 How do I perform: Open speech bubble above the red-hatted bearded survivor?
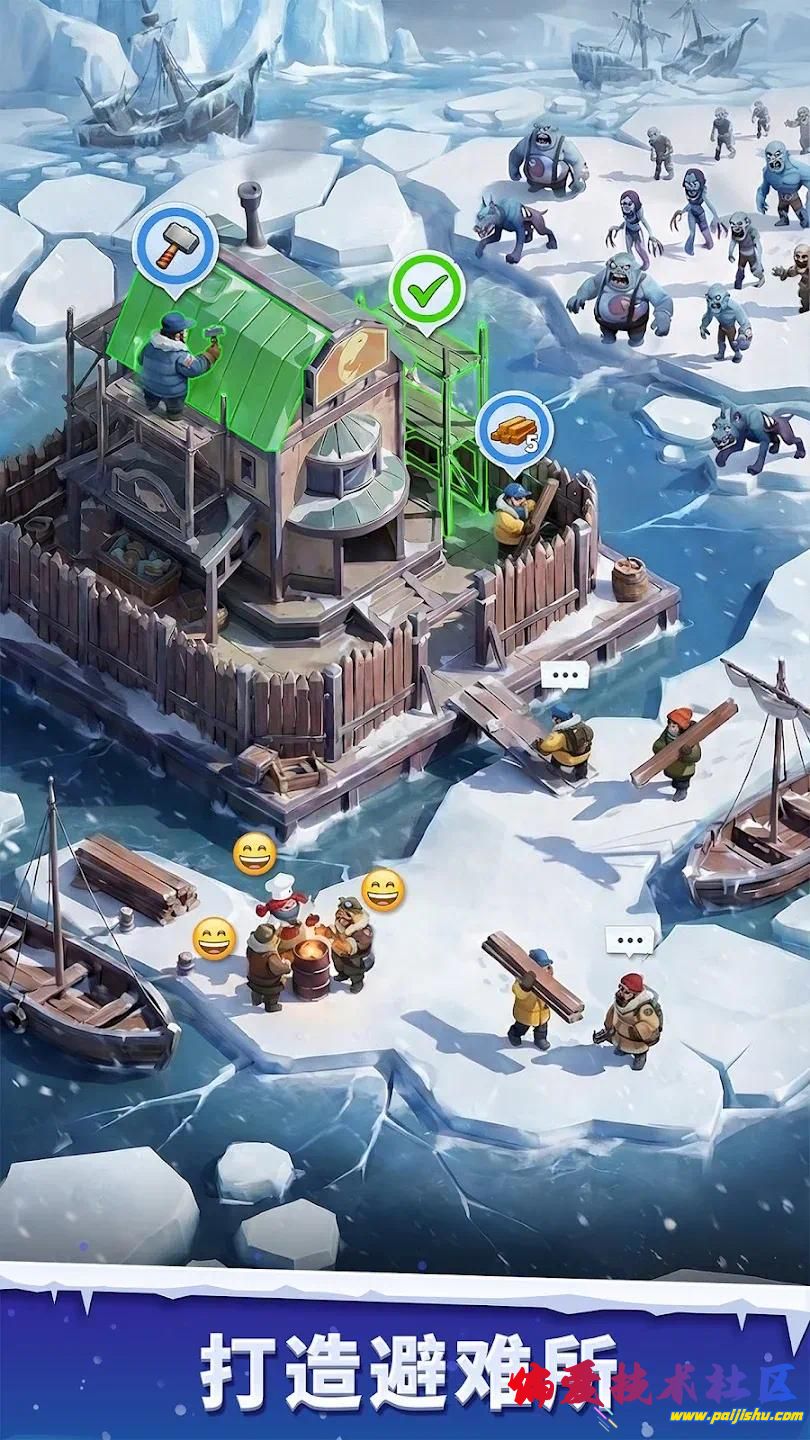[x=629, y=940]
